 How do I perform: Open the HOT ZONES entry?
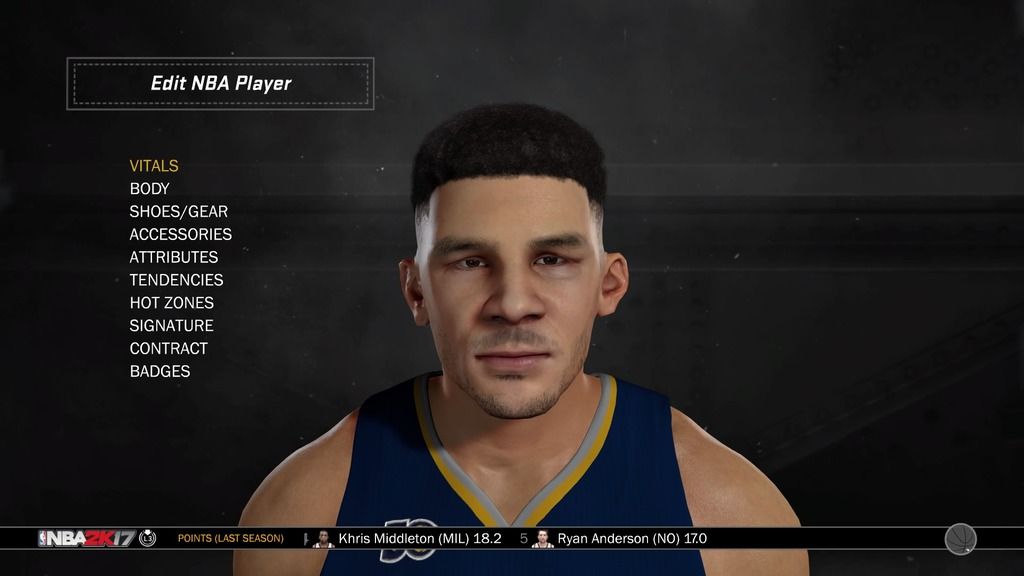coord(171,303)
